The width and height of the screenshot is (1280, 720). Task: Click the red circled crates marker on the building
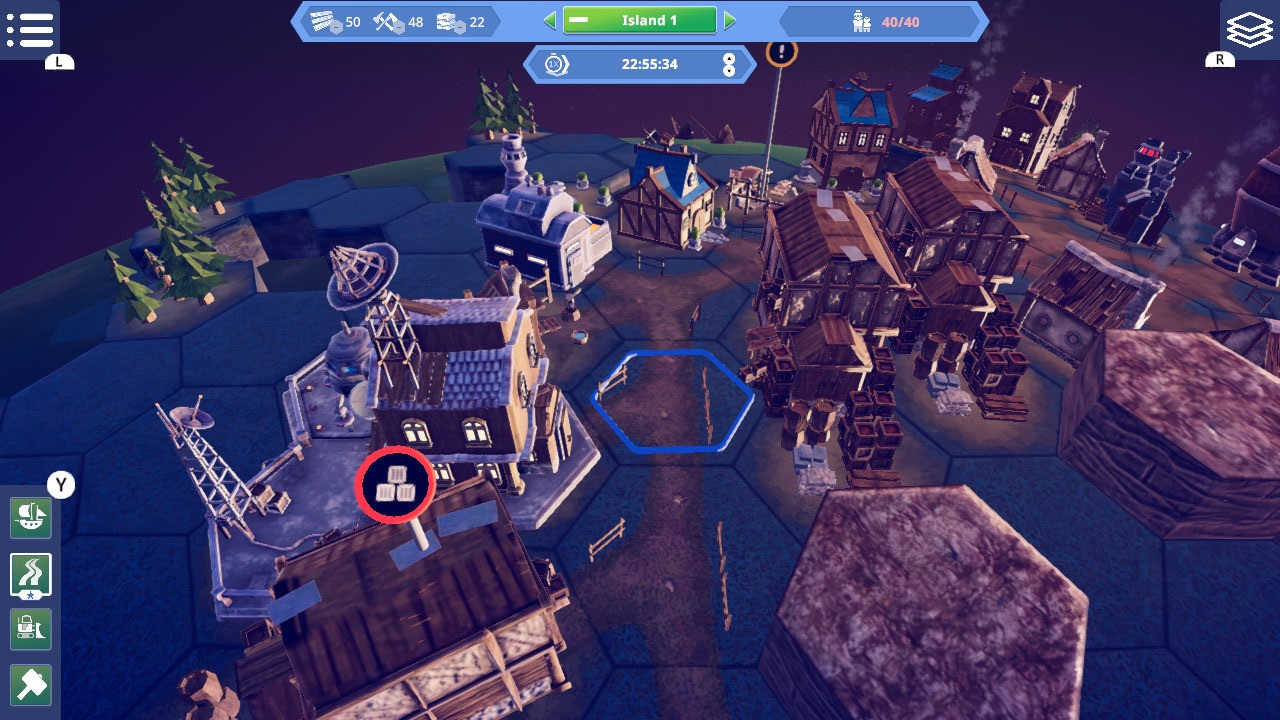tap(395, 483)
